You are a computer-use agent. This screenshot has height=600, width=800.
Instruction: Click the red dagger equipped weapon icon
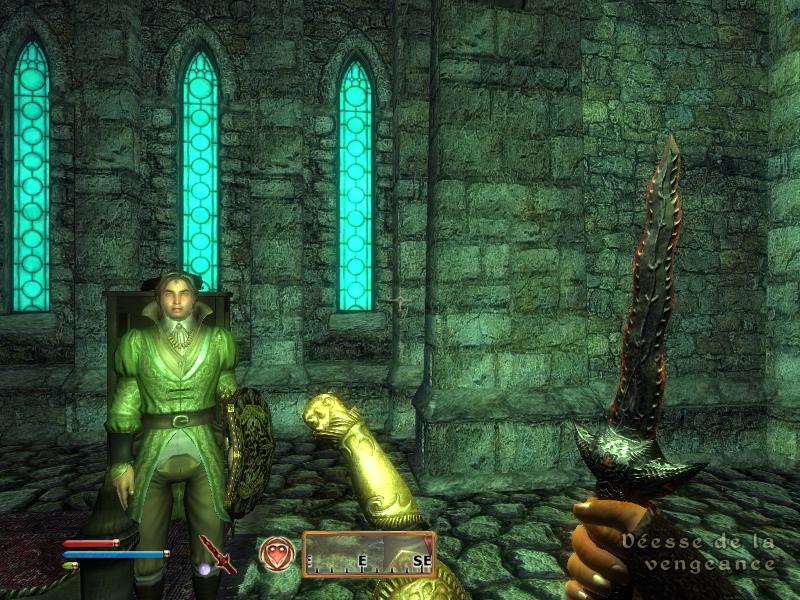click(x=216, y=553)
